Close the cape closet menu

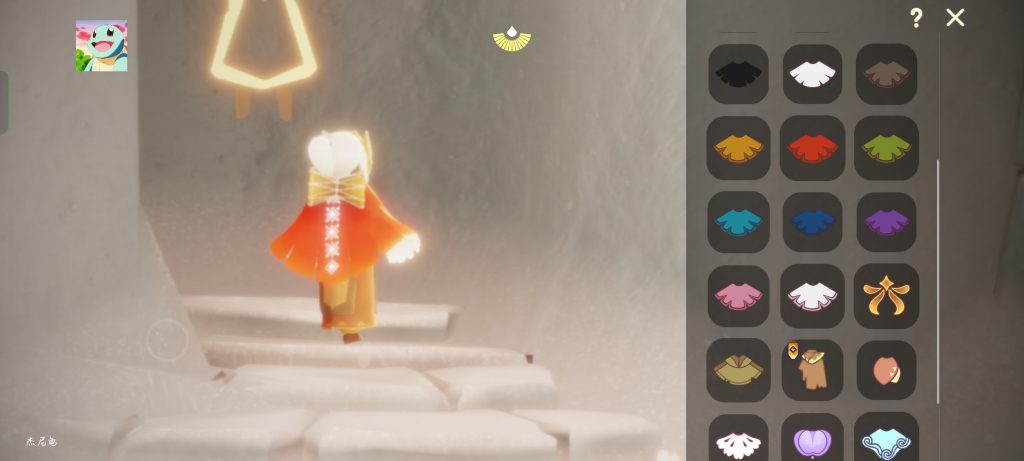click(x=955, y=18)
